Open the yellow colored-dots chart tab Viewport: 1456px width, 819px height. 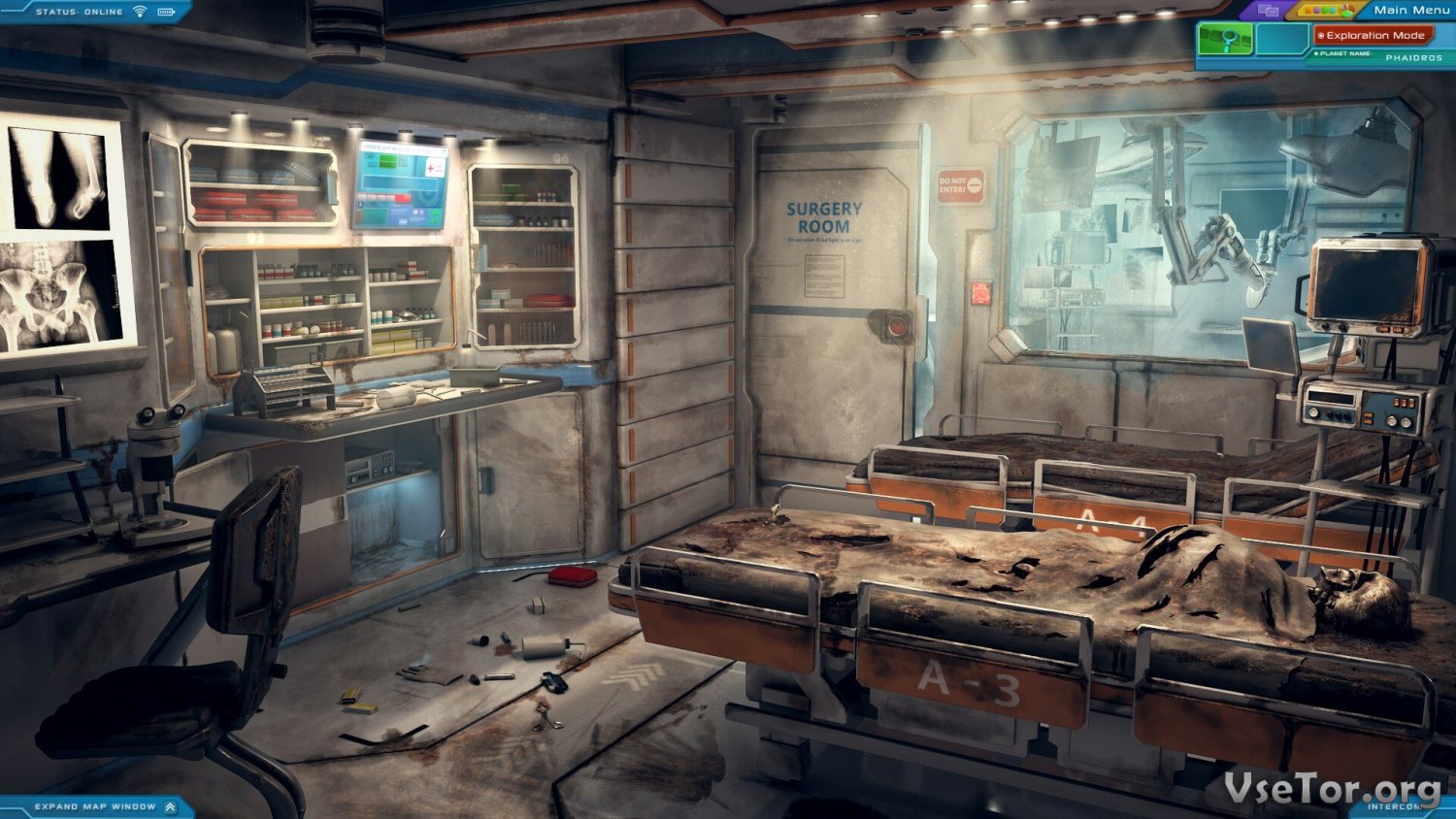point(1325,11)
